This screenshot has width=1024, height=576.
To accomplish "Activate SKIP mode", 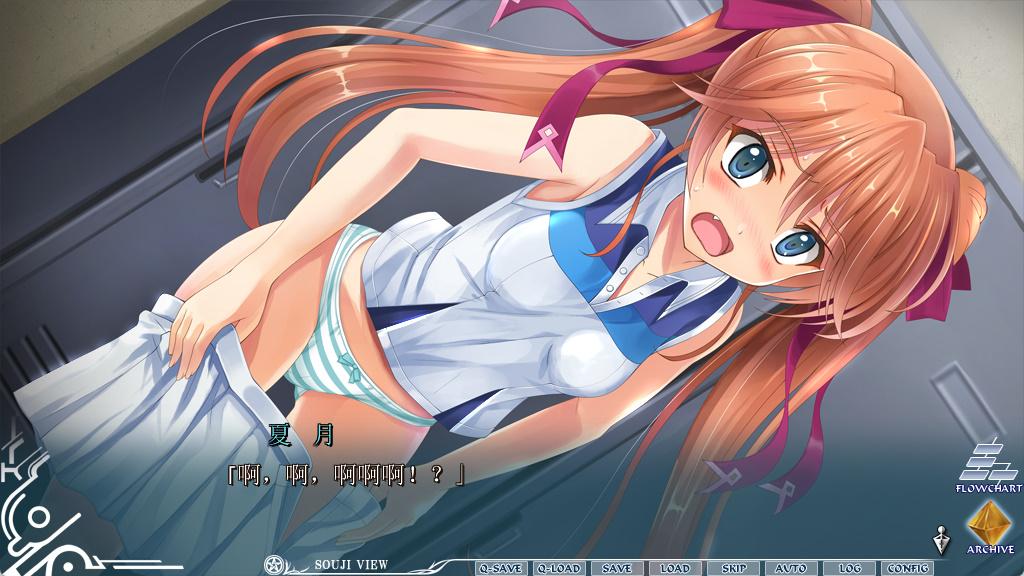I will (x=733, y=568).
